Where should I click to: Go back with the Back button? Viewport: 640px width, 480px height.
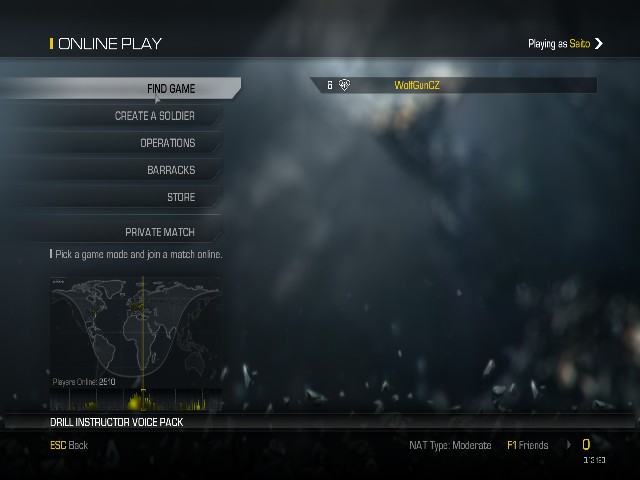[69, 445]
